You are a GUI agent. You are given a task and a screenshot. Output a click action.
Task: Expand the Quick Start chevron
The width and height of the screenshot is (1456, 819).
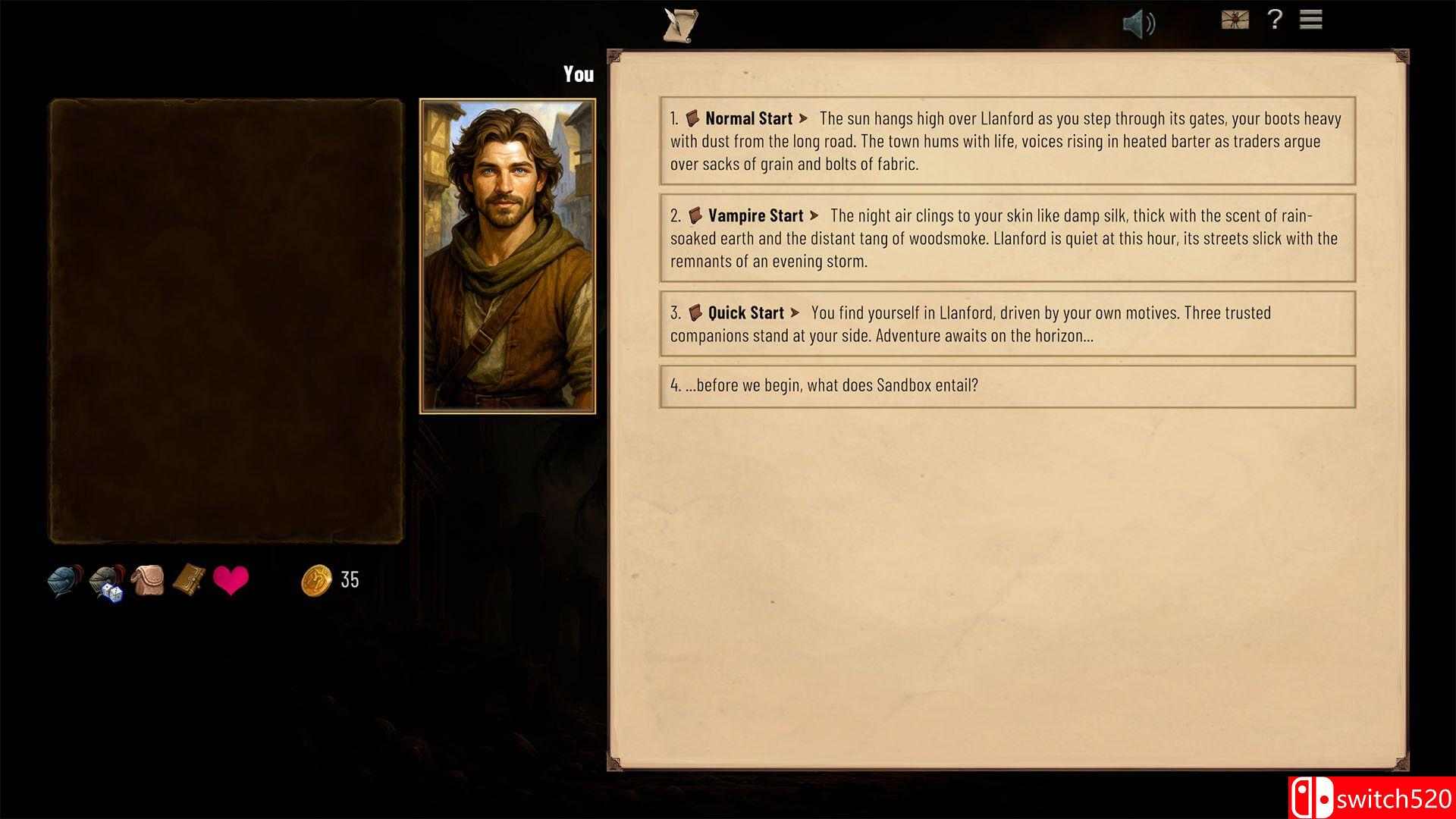pos(795,312)
